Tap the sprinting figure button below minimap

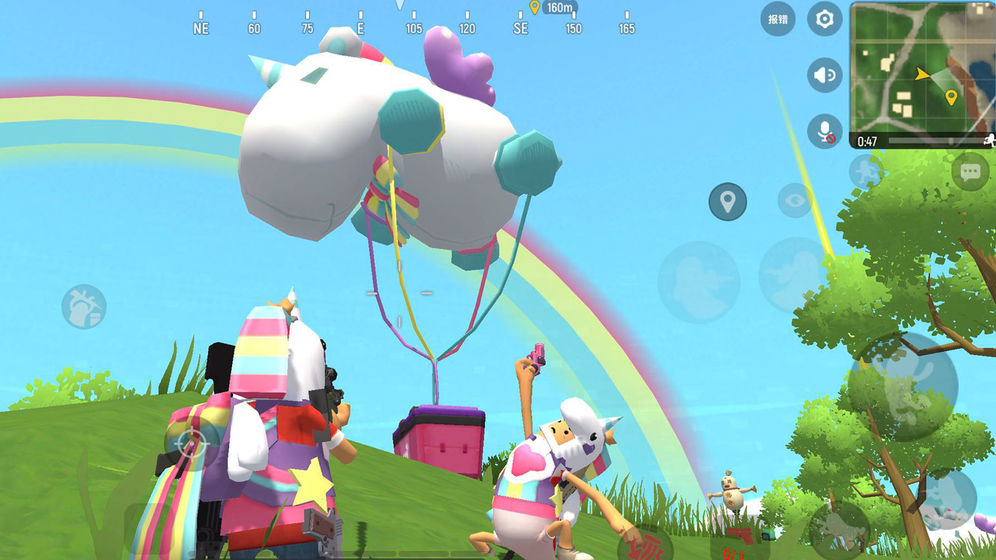point(866,170)
